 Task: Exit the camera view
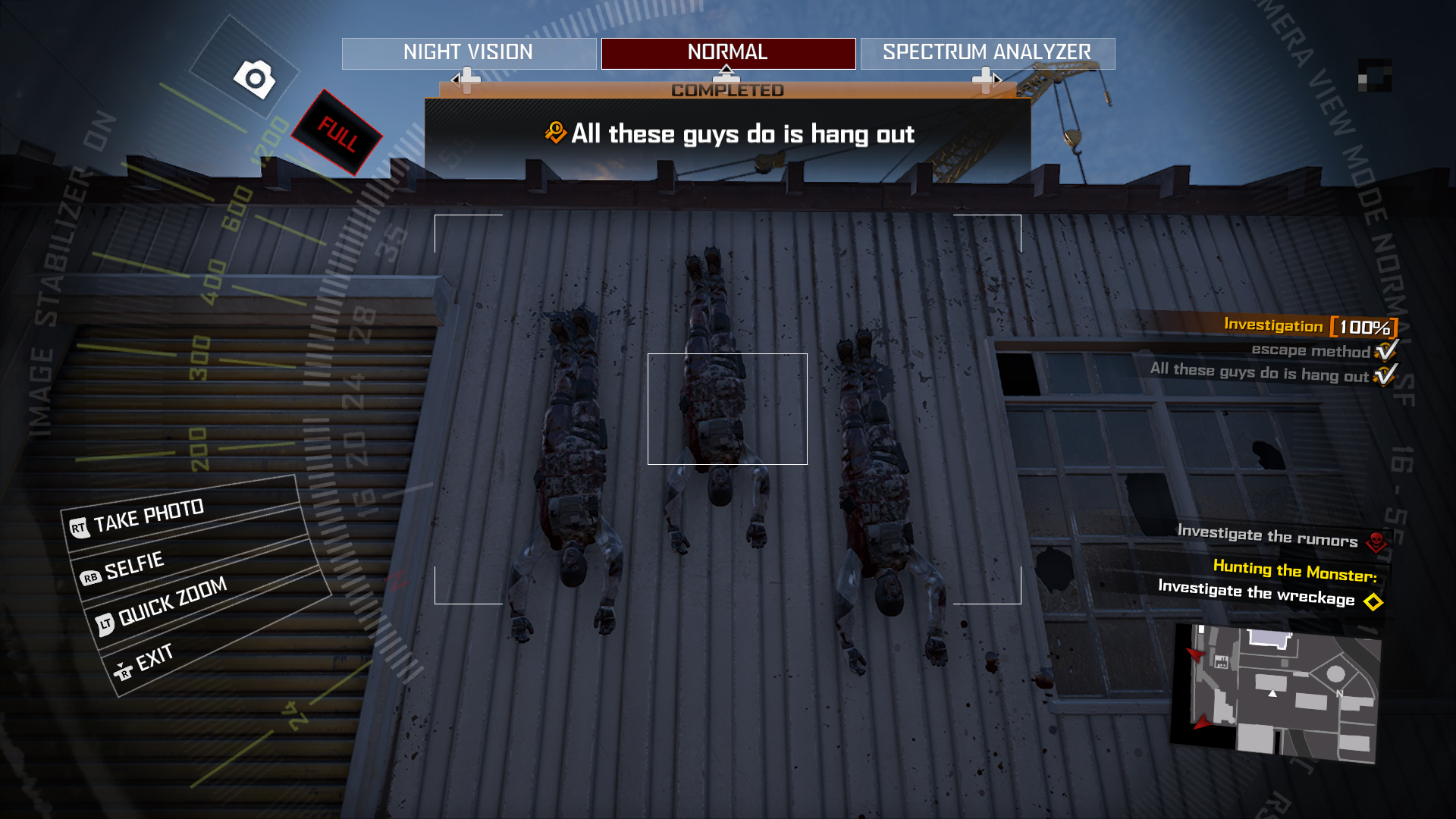154,658
